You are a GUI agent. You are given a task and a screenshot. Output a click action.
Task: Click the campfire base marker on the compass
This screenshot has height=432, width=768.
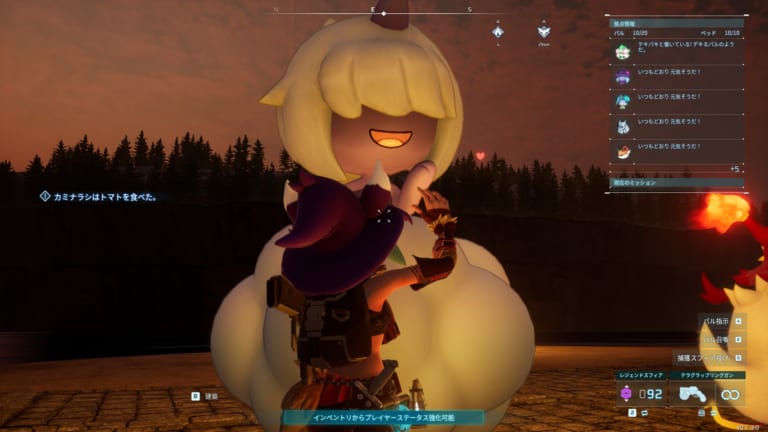[x=498, y=33]
